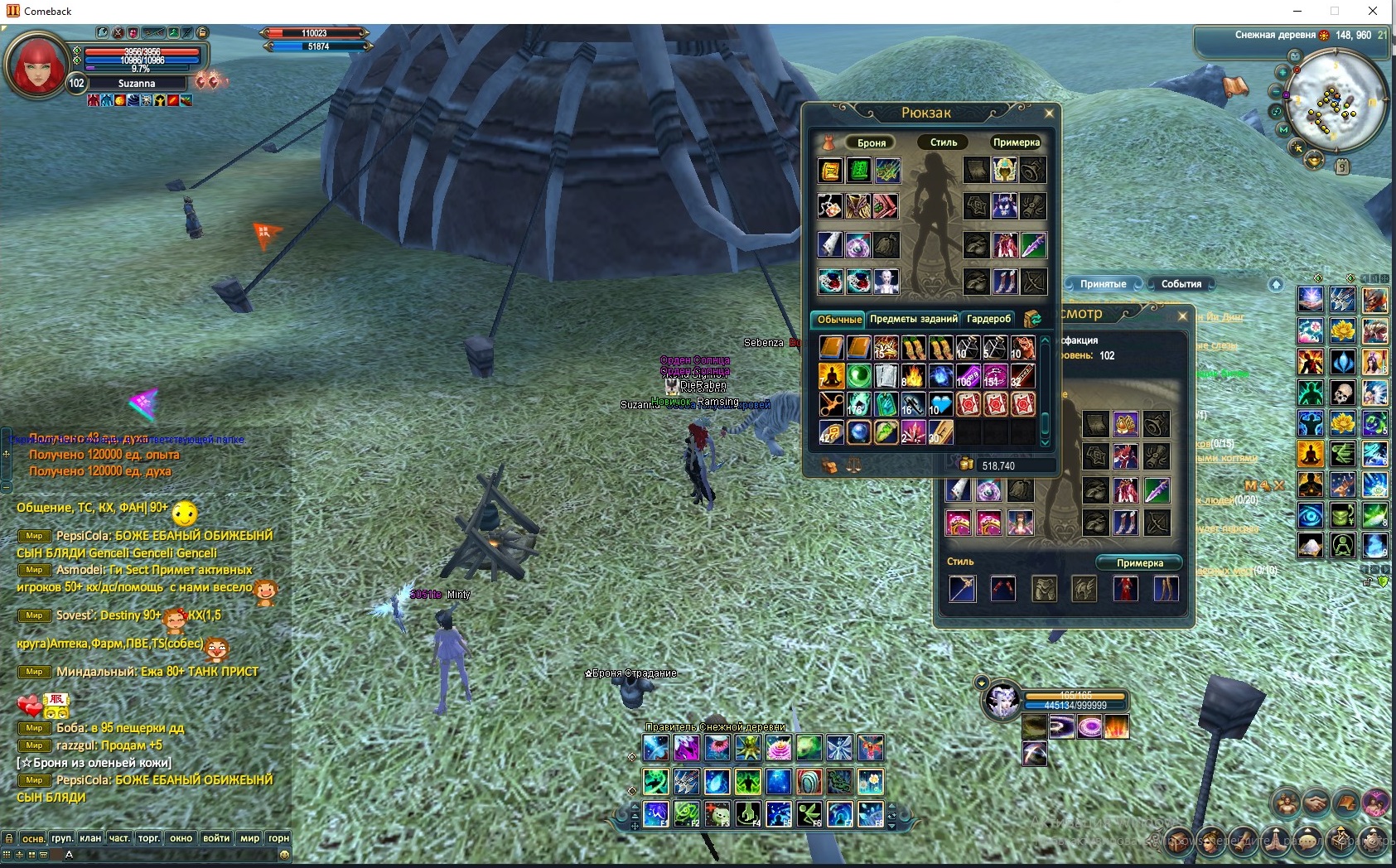Switch to the Стиль equipment view
This screenshot has height=868, width=1396.
tap(943, 142)
